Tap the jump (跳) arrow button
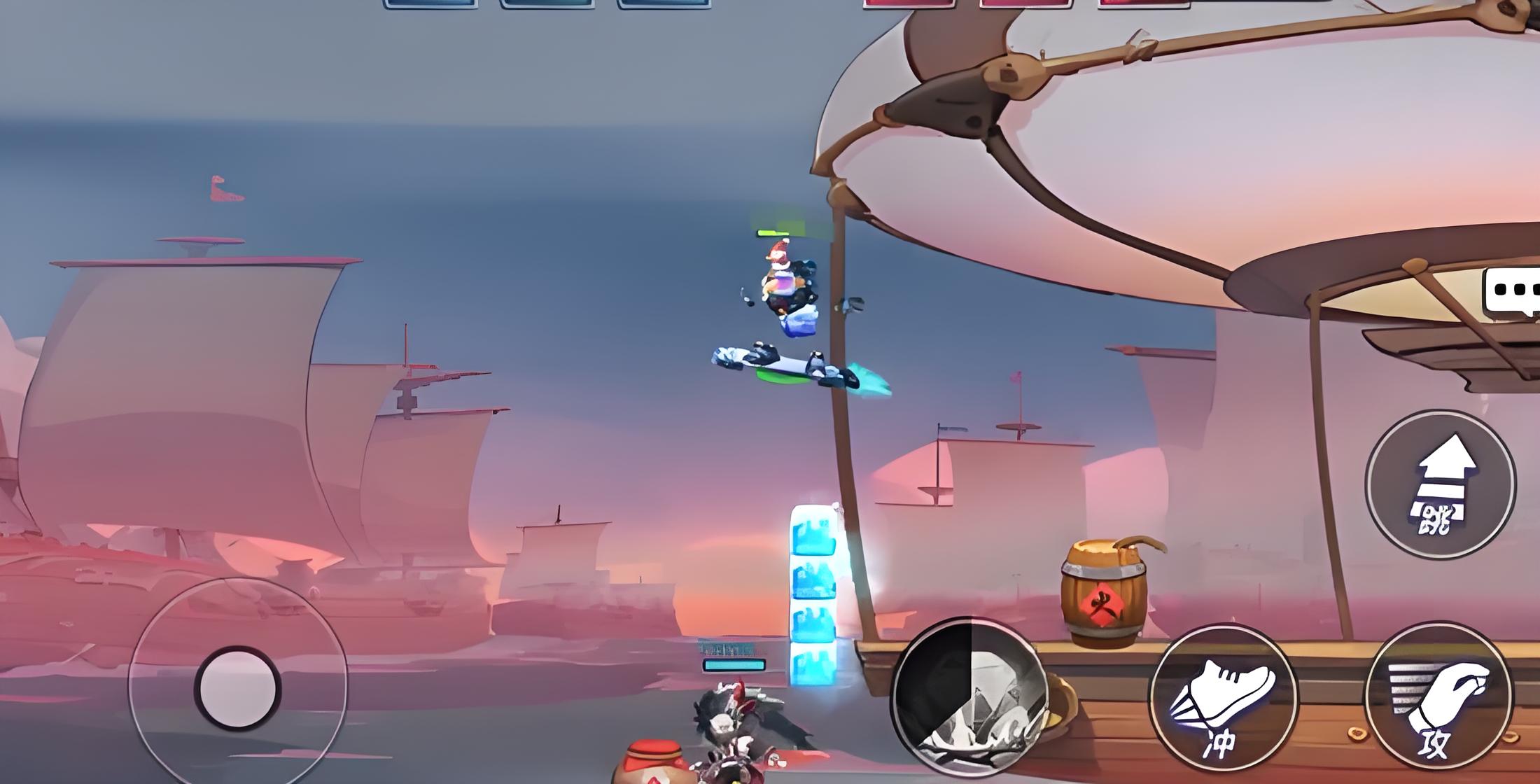This screenshot has width=1540, height=784. [x=1440, y=484]
